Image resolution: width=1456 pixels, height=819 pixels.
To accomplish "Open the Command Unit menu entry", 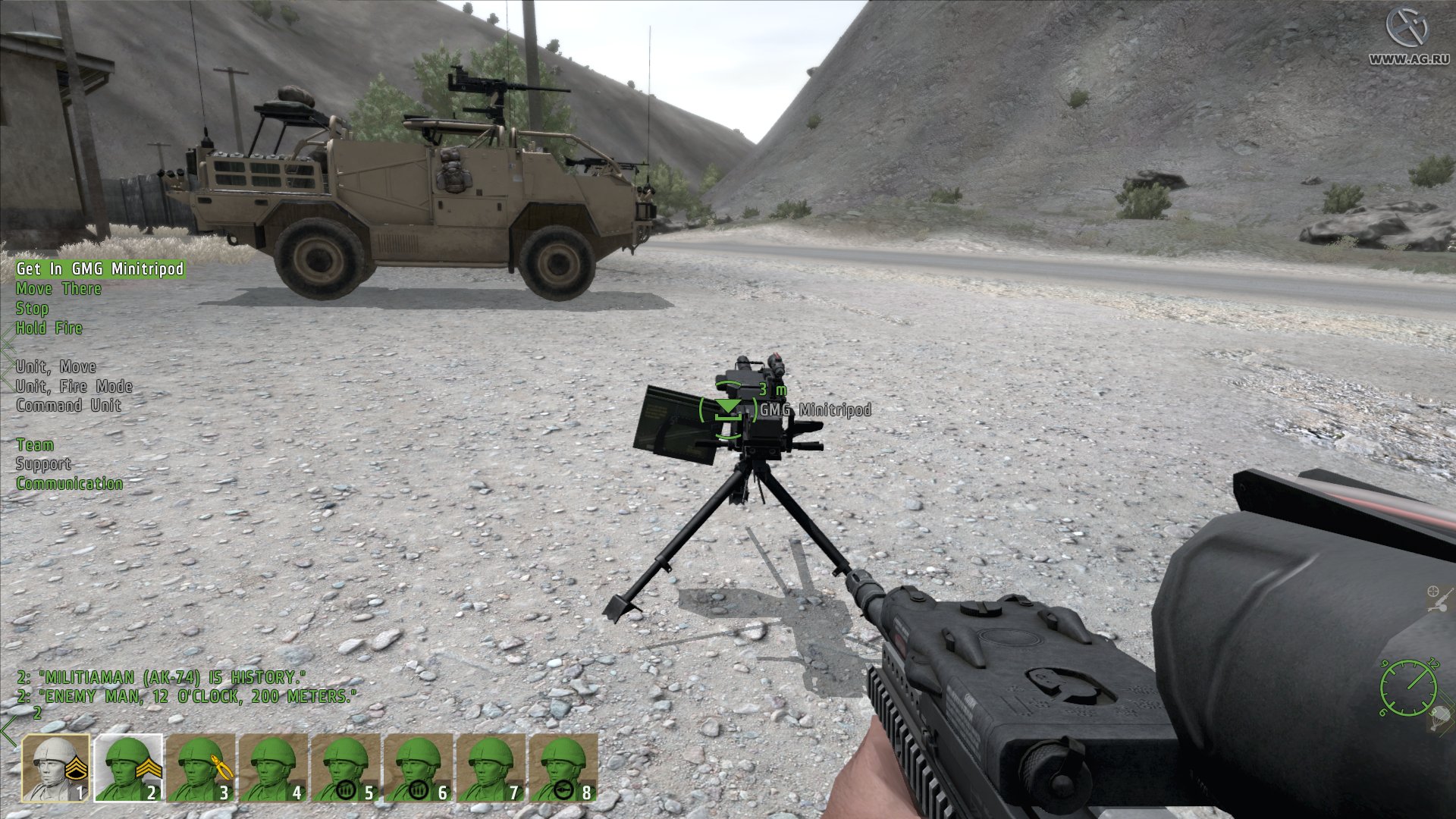I will click(68, 405).
